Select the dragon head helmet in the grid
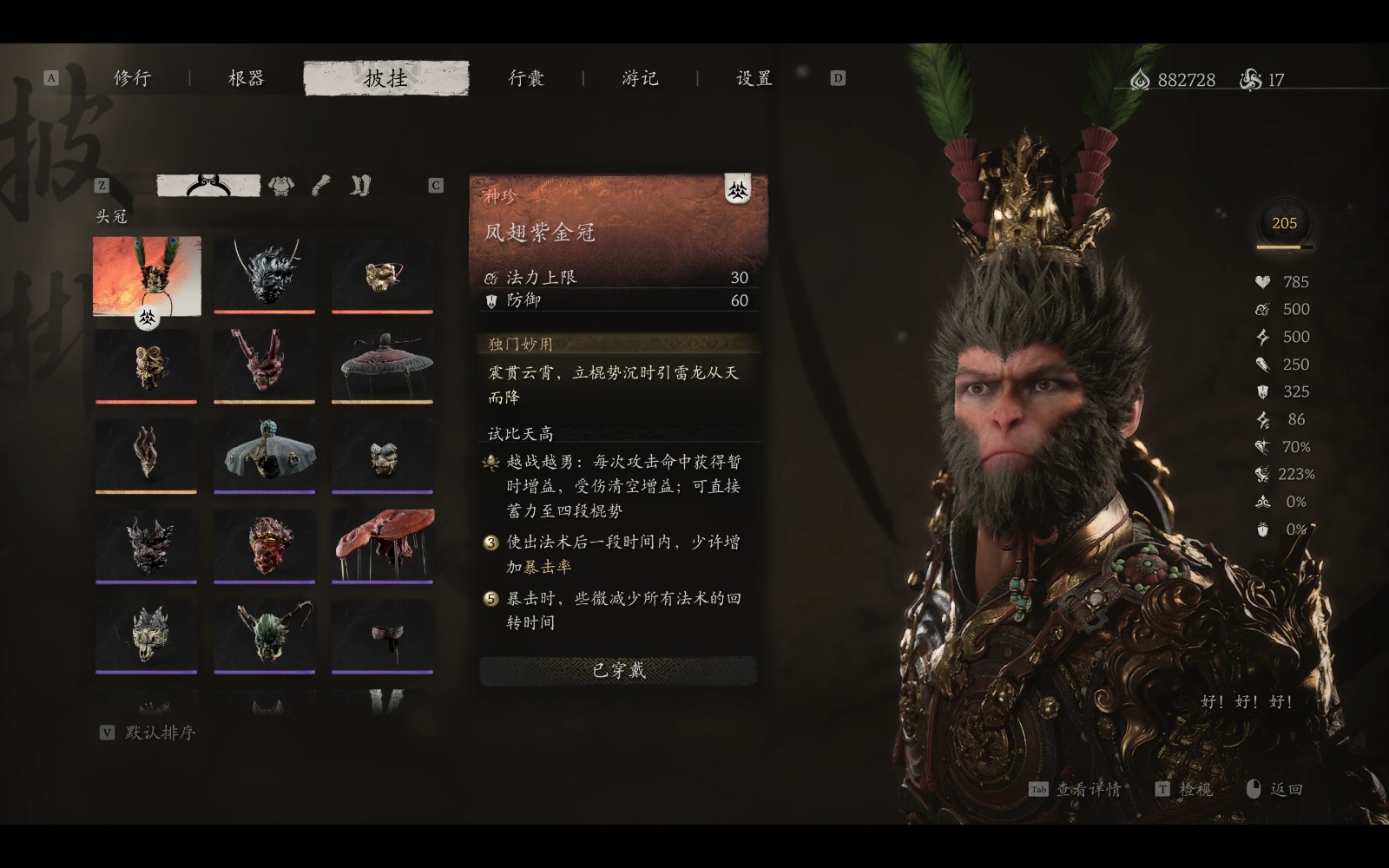This screenshot has width=1389, height=868. [x=264, y=273]
